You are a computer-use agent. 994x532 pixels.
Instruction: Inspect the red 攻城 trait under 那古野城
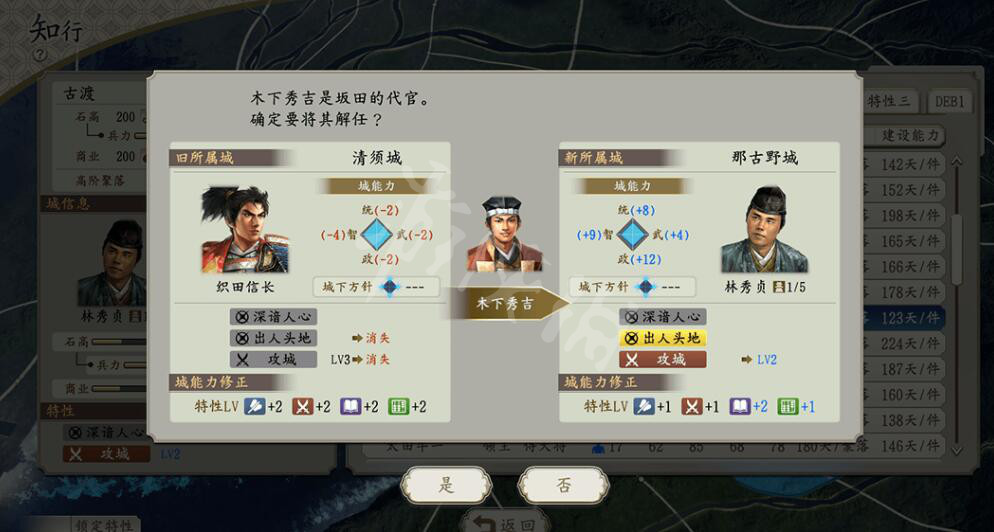pos(663,359)
